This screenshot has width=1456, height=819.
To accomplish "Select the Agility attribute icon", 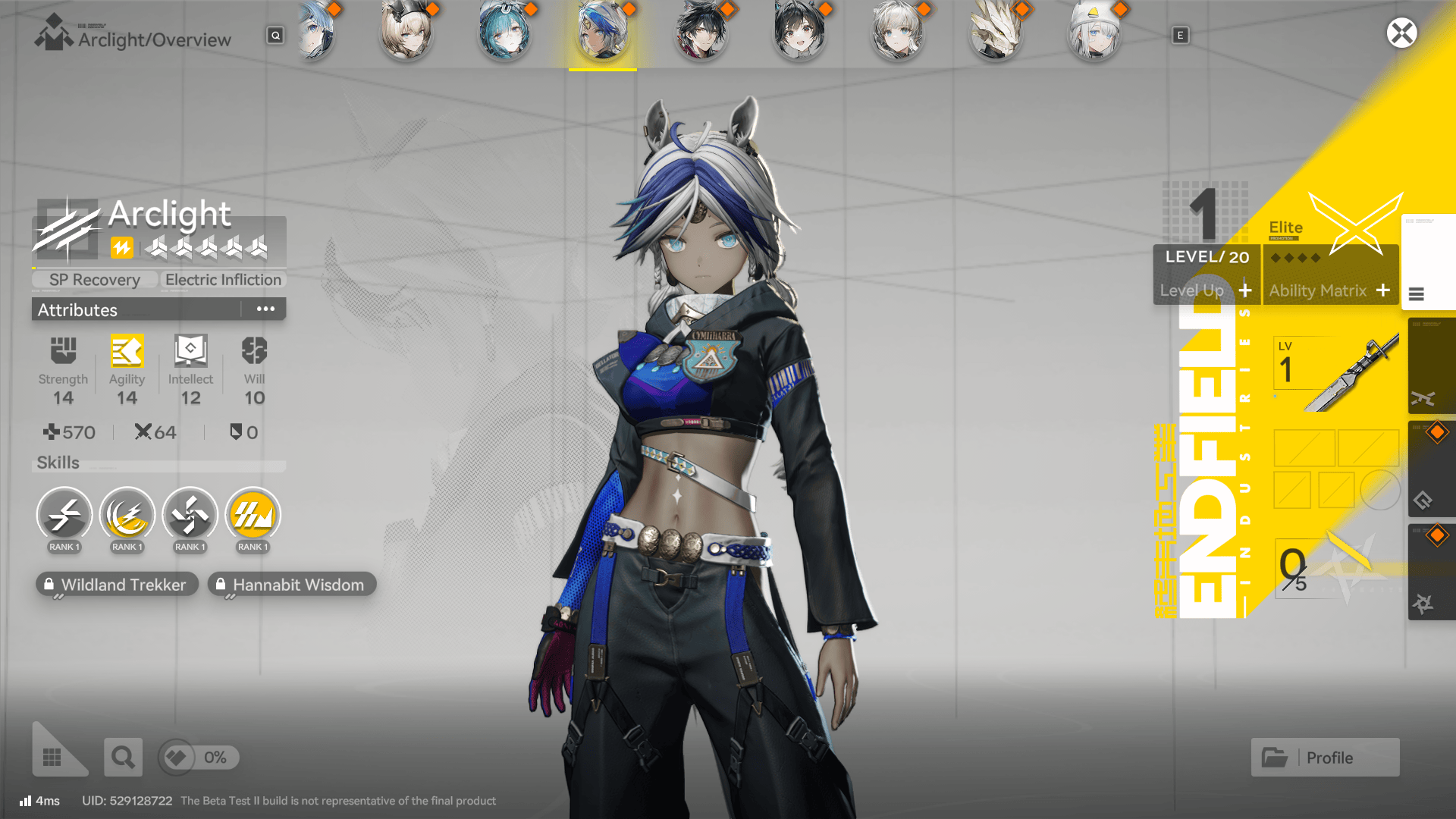I will [x=127, y=351].
